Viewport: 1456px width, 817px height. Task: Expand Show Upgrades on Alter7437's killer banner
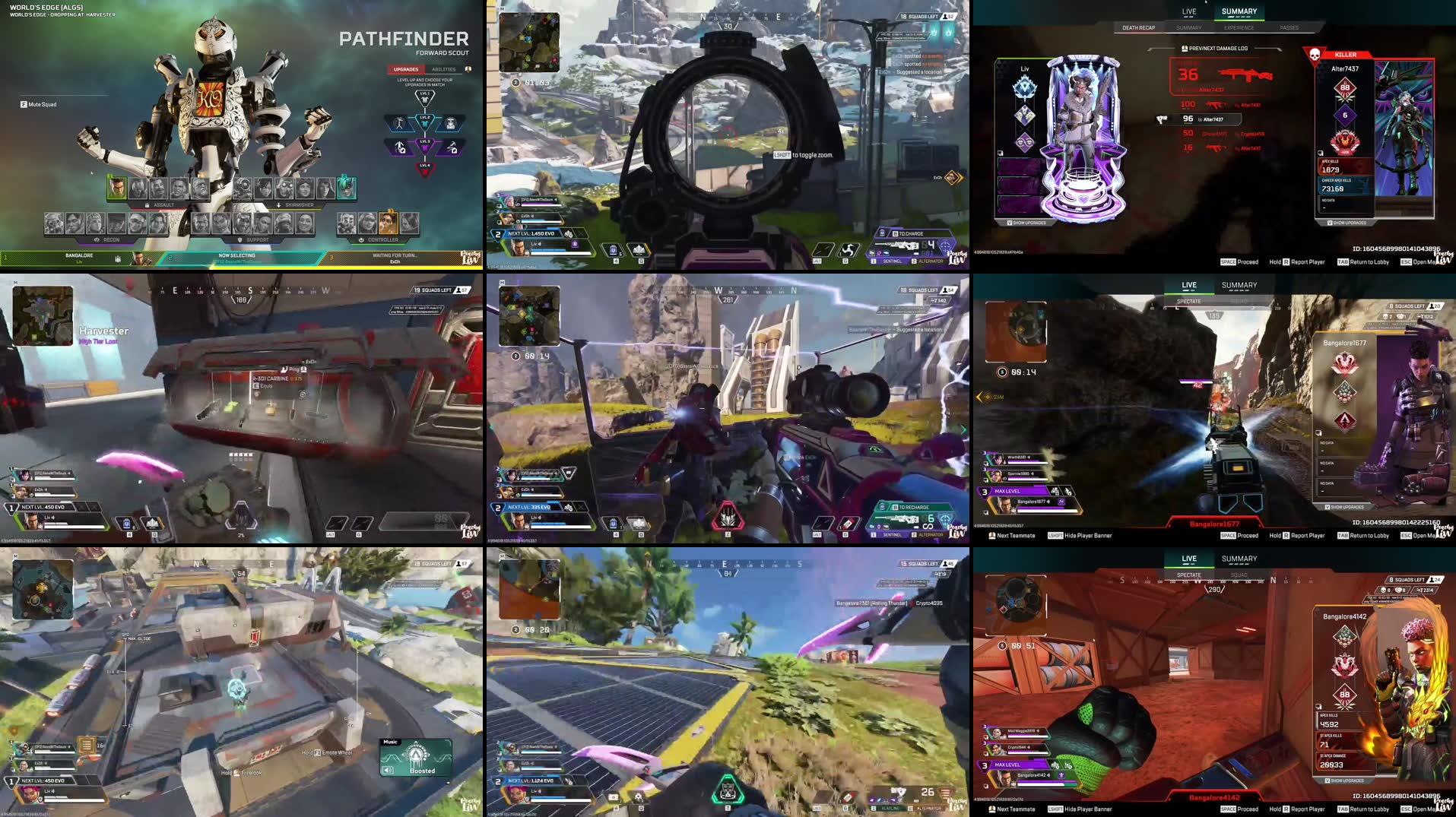[1347, 222]
